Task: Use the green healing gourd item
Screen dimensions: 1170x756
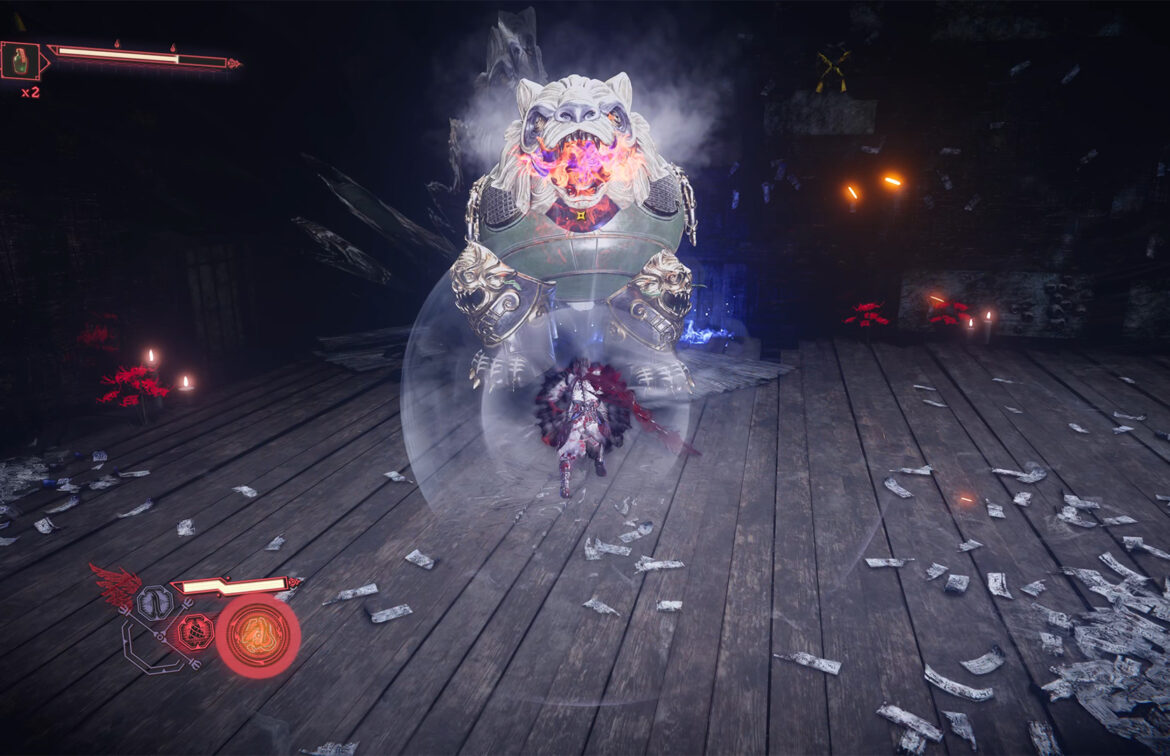Action: pos(21,61)
